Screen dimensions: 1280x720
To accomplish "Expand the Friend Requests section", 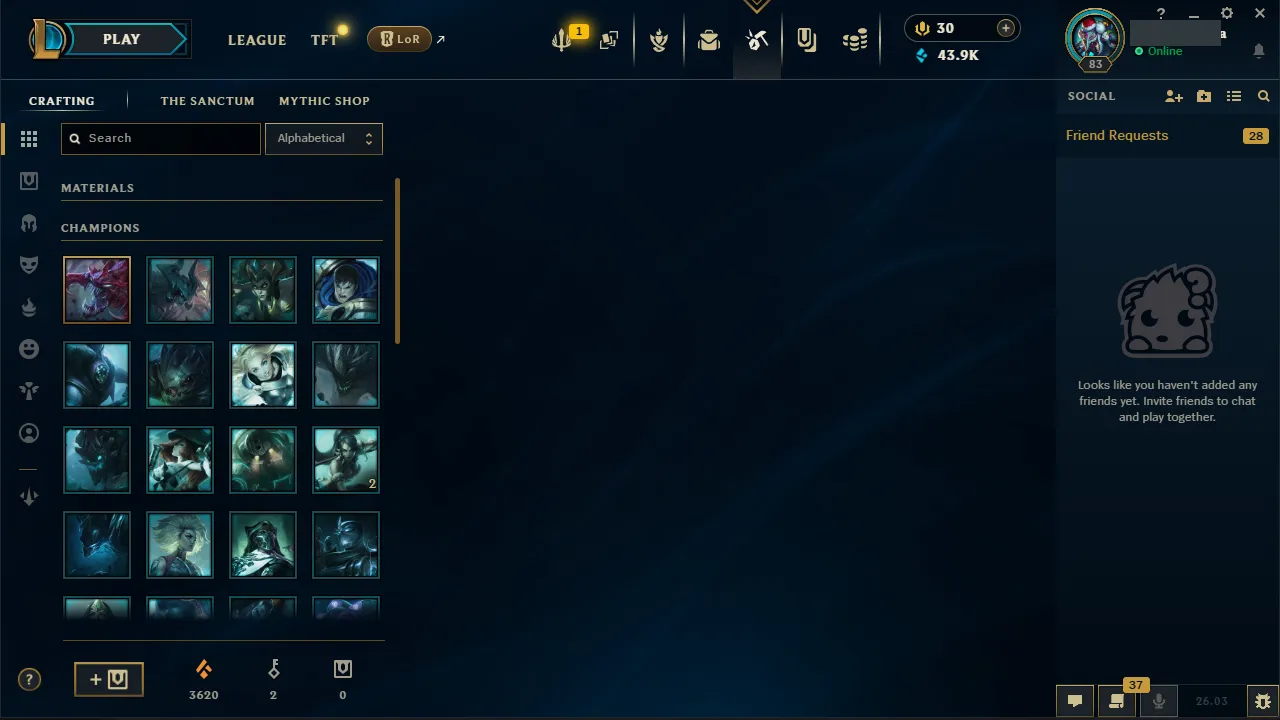I will 1117,135.
